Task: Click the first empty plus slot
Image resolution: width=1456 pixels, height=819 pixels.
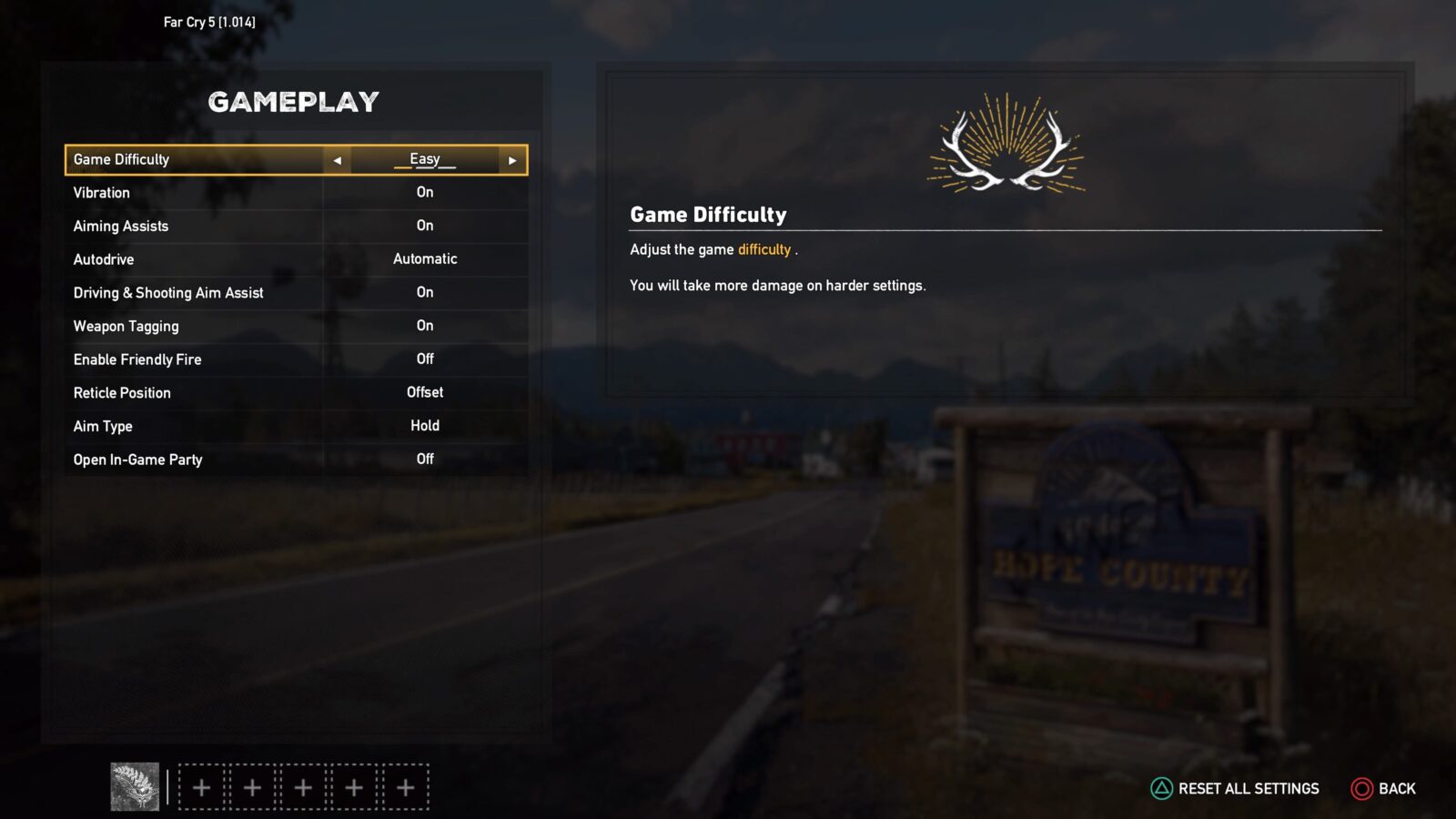Action: (201, 786)
